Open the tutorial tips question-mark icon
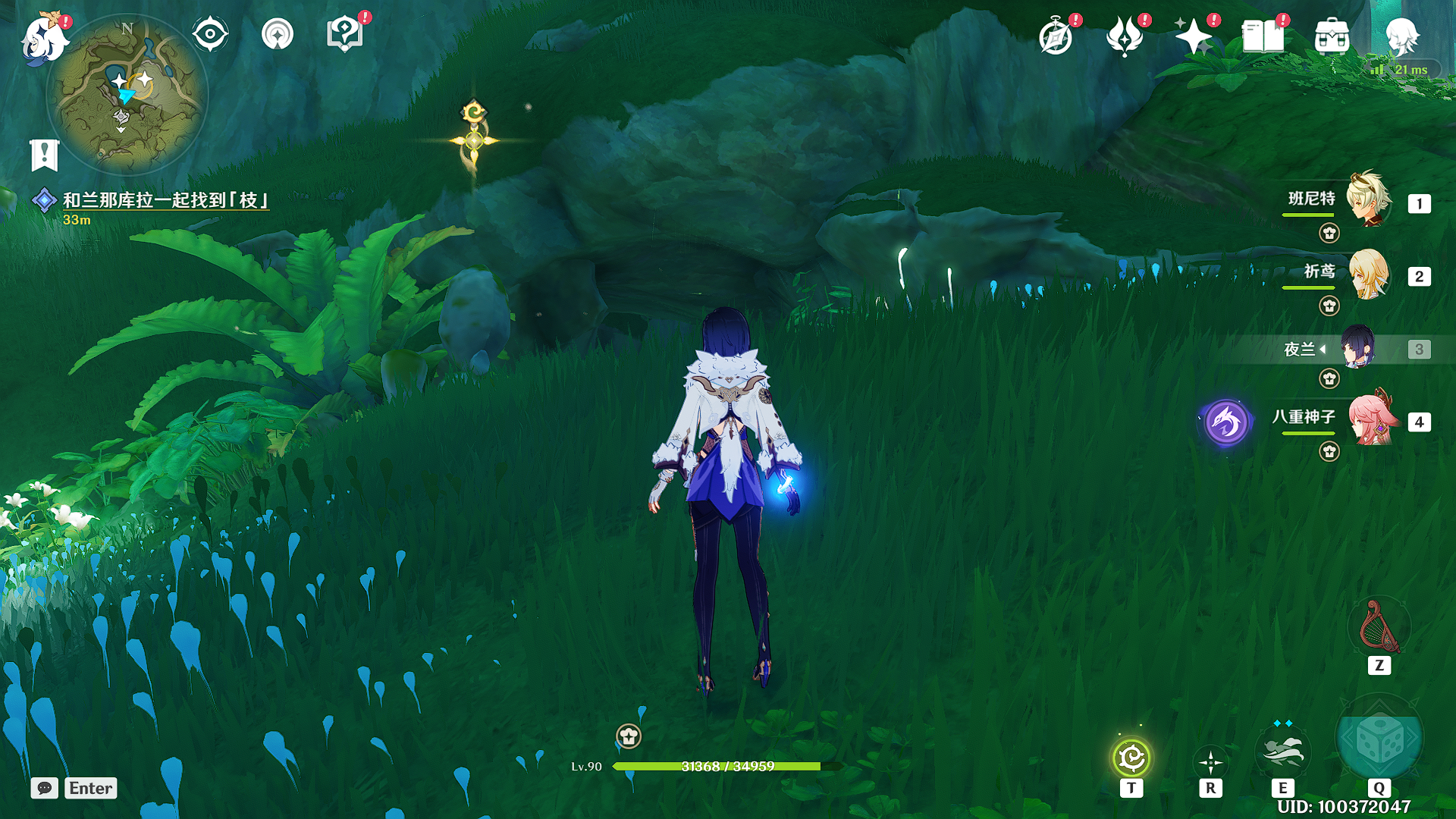Screen dimensions: 1456x819 click(344, 35)
